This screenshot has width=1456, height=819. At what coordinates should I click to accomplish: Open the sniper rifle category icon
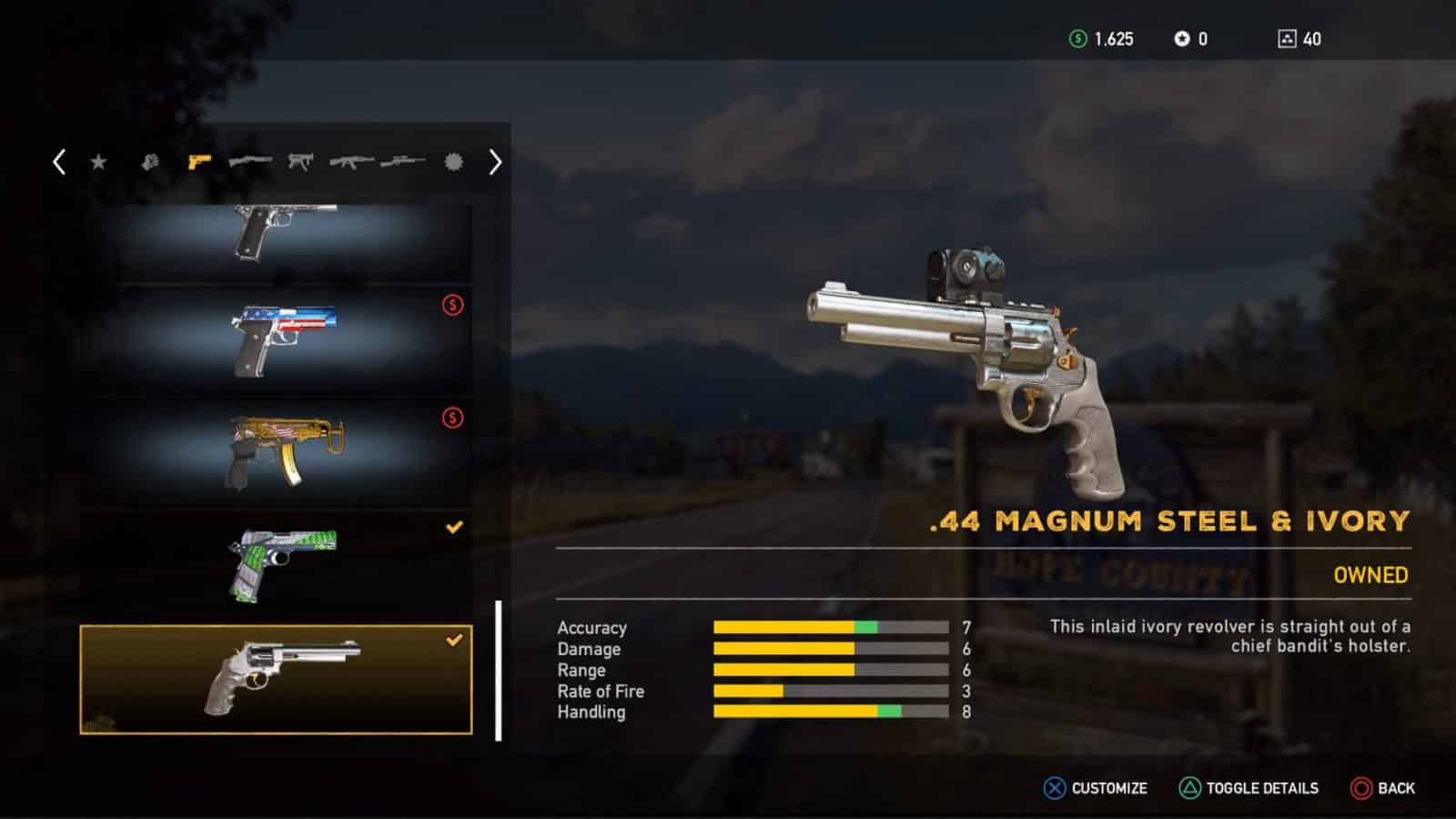coord(404,162)
